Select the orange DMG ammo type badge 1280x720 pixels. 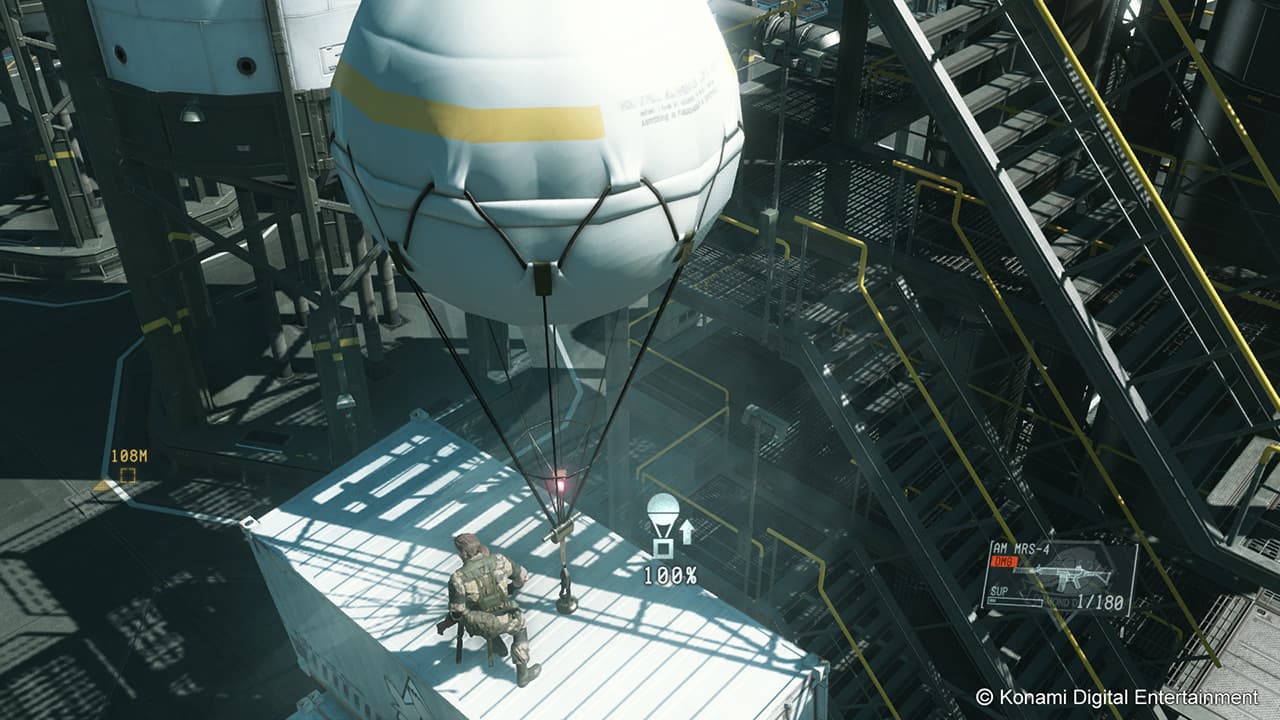click(1005, 560)
